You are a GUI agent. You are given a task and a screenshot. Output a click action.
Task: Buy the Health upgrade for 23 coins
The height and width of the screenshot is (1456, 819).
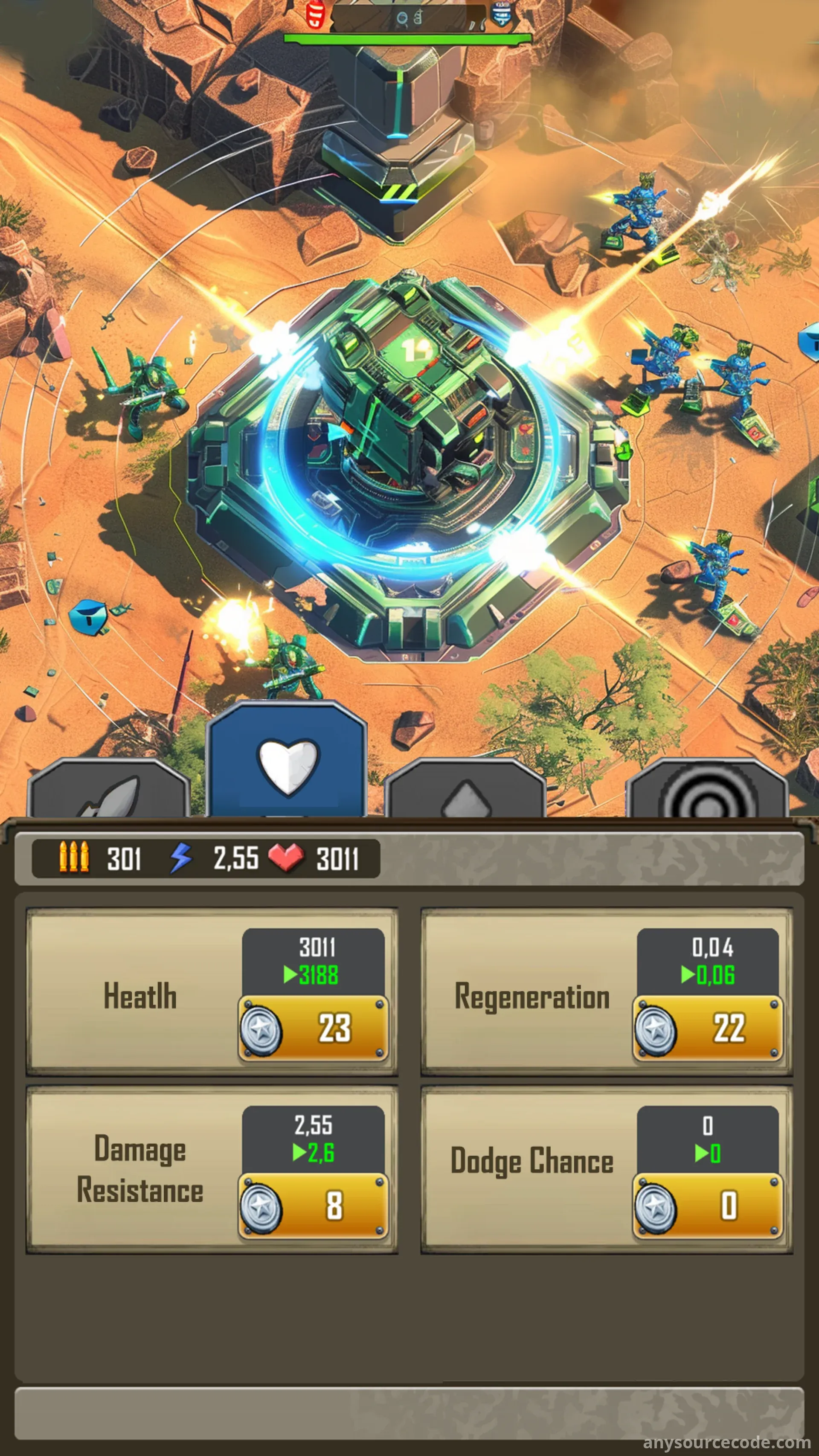pos(314,1028)
